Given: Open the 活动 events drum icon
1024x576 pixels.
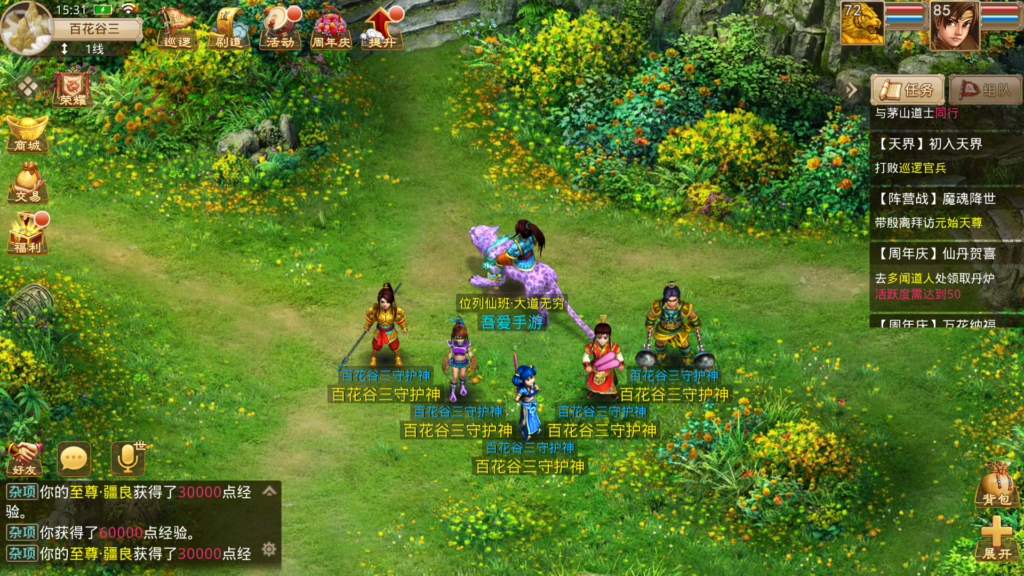Looking at the screenshot, I should tap(280, 27).
